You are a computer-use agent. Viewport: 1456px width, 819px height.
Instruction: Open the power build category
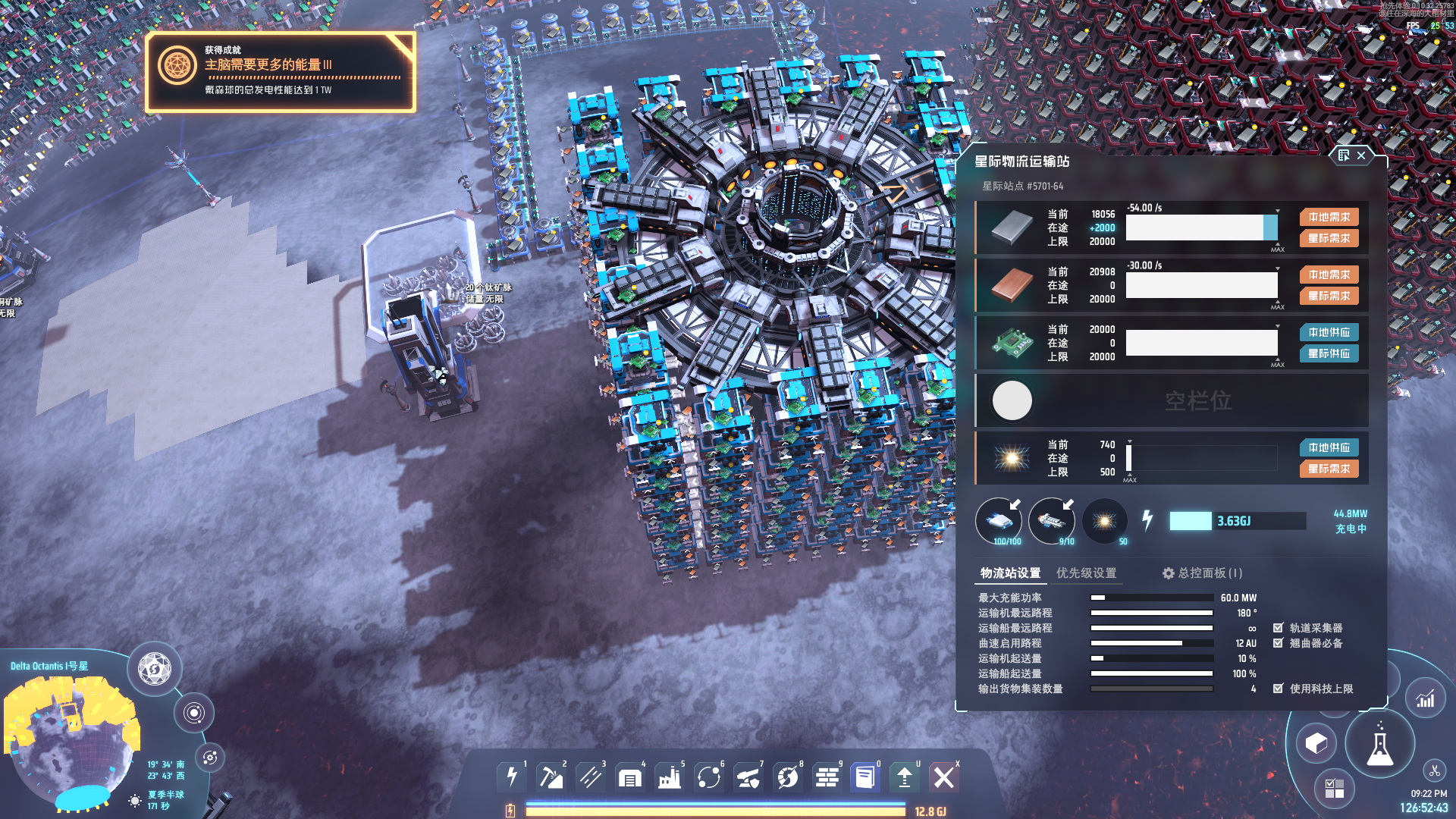[512, 777]
